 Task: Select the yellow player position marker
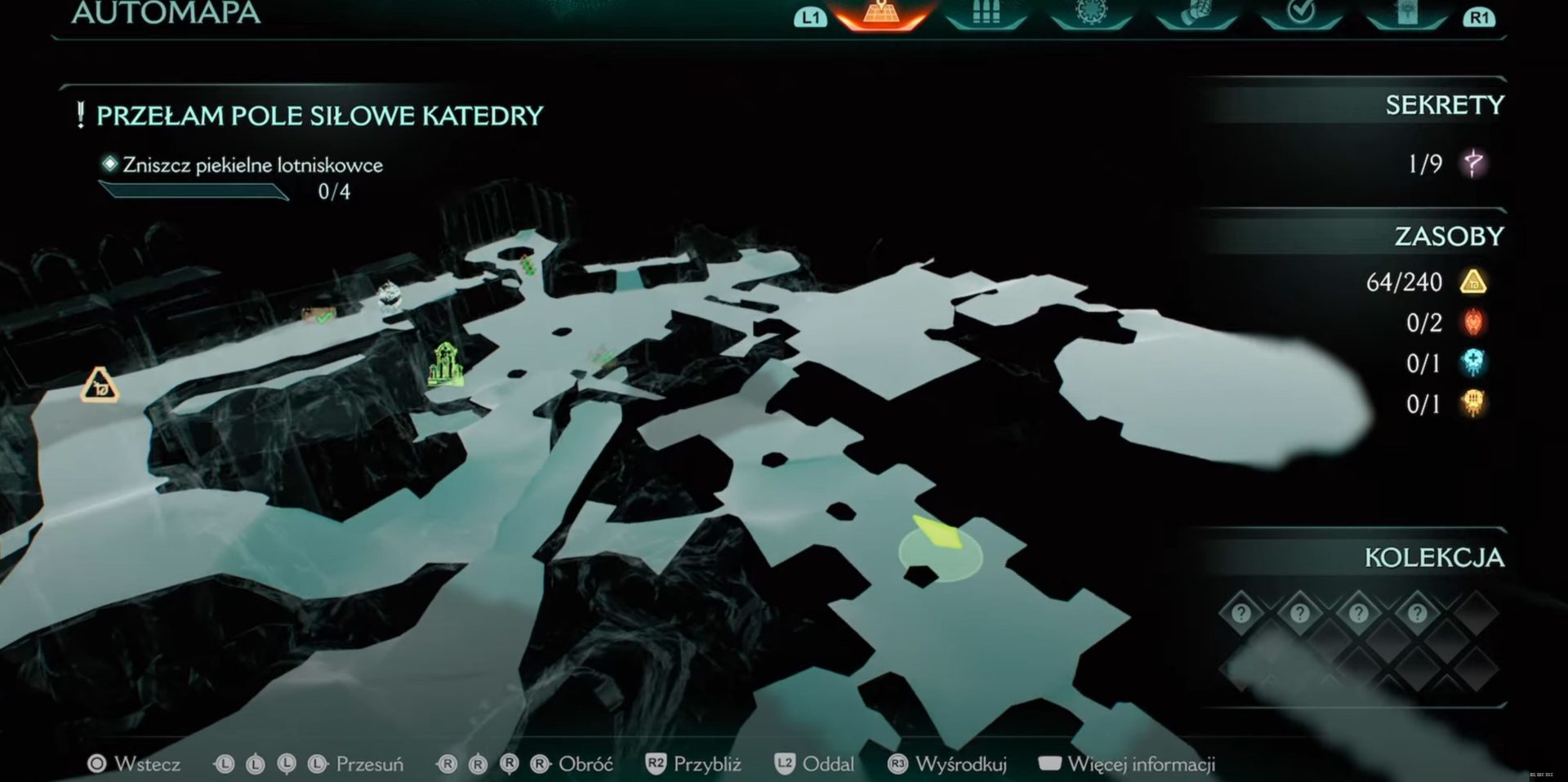click(x=939, y=535)
